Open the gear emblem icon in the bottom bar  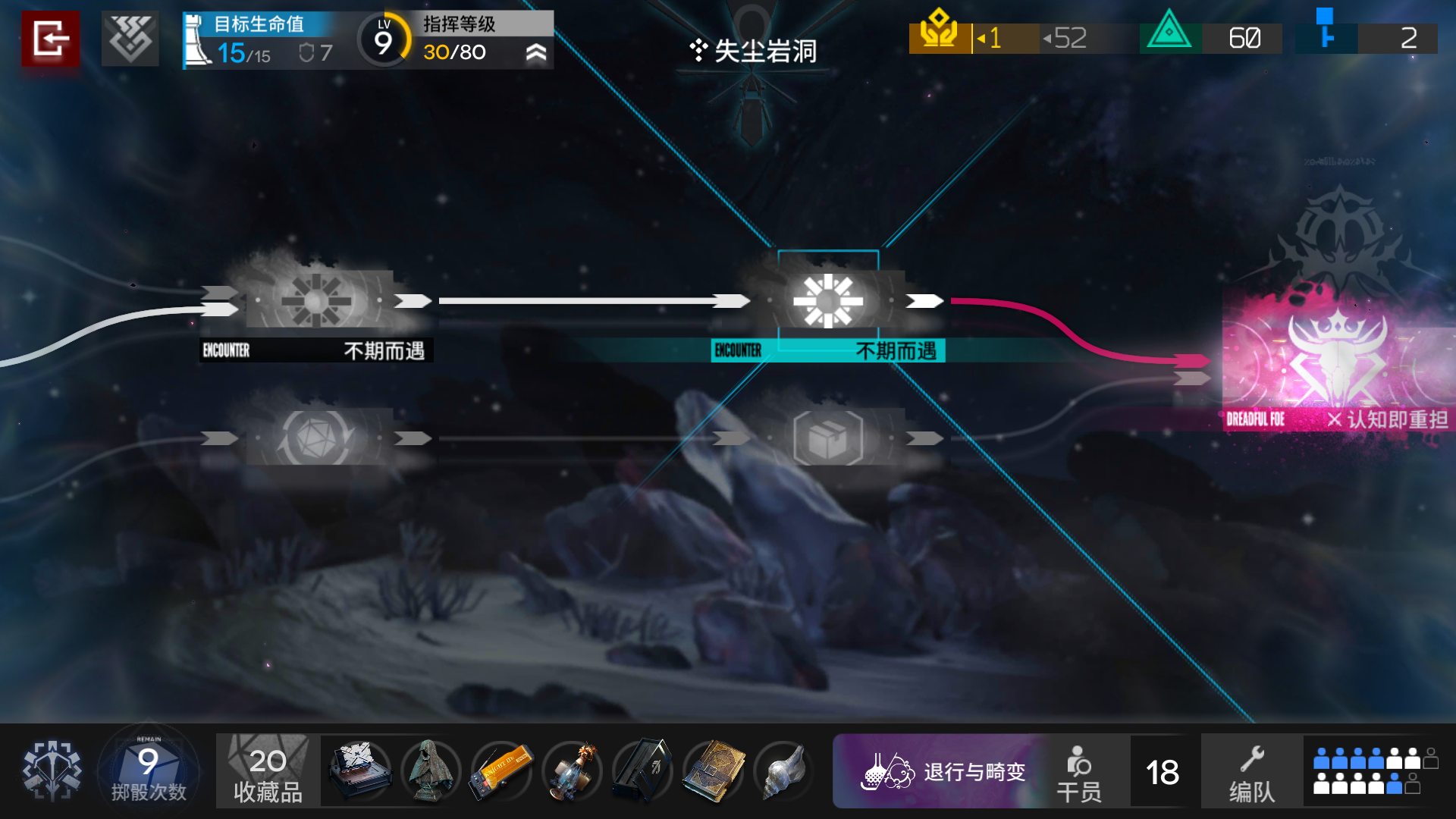pos(52,770)
